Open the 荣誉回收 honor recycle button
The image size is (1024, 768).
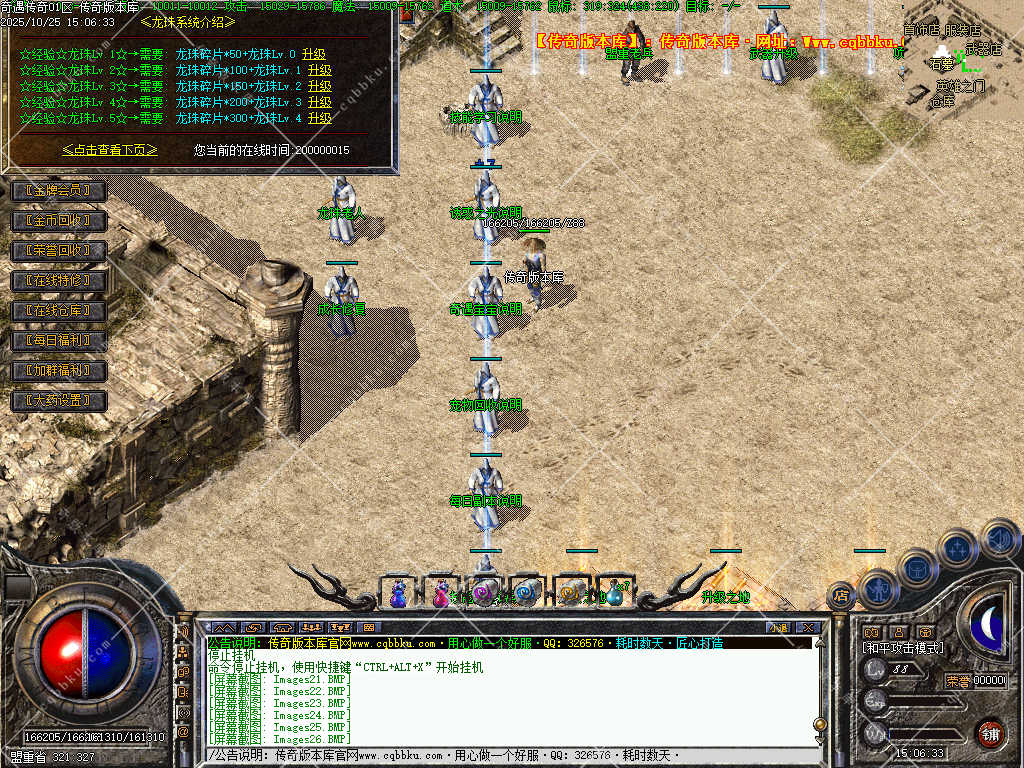(58, 250)
